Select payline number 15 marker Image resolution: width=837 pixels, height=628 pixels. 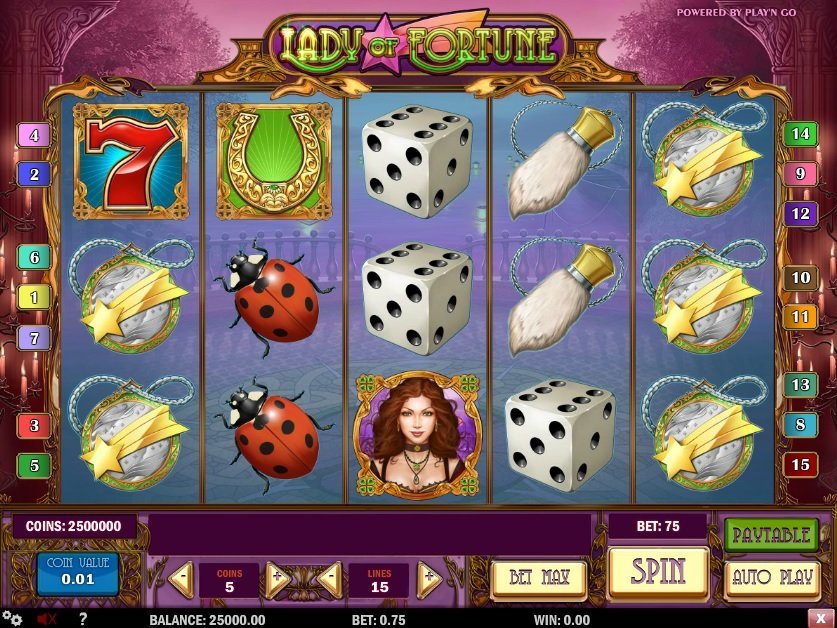point(800,464)
